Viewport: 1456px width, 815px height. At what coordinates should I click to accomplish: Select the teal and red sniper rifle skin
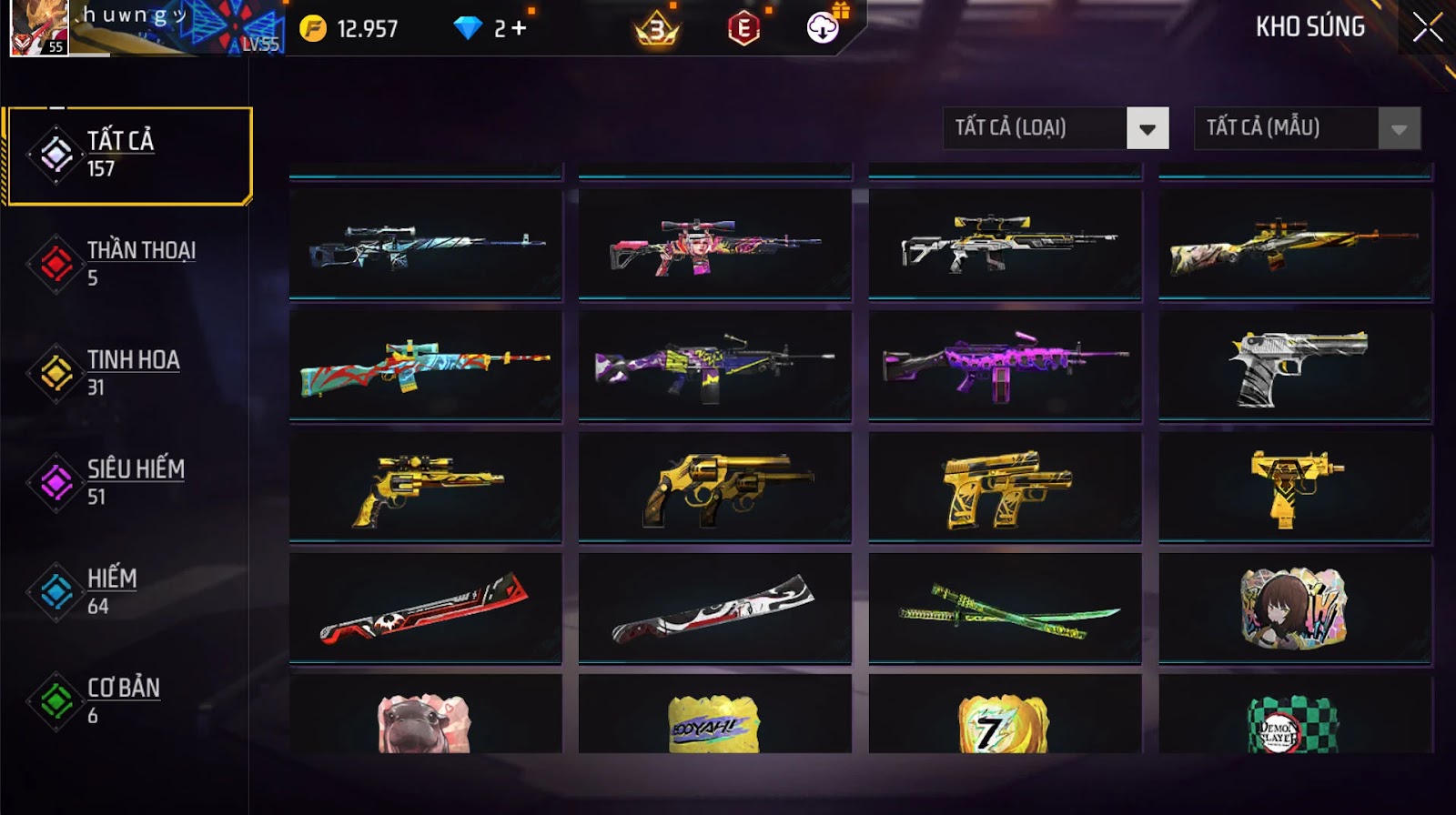pyautogui.click(x=425, y=366)
